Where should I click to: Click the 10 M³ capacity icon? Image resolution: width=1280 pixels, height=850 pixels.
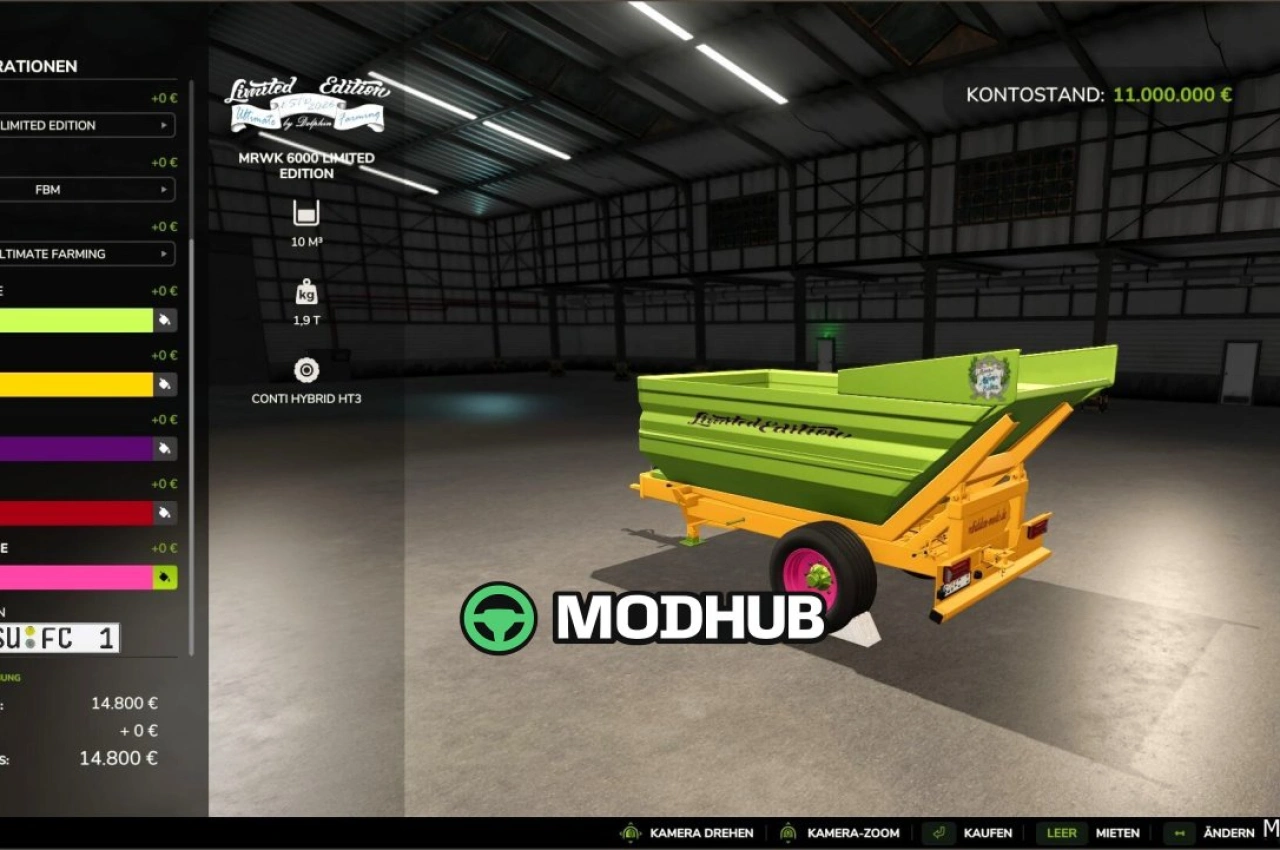pos(305,213)
